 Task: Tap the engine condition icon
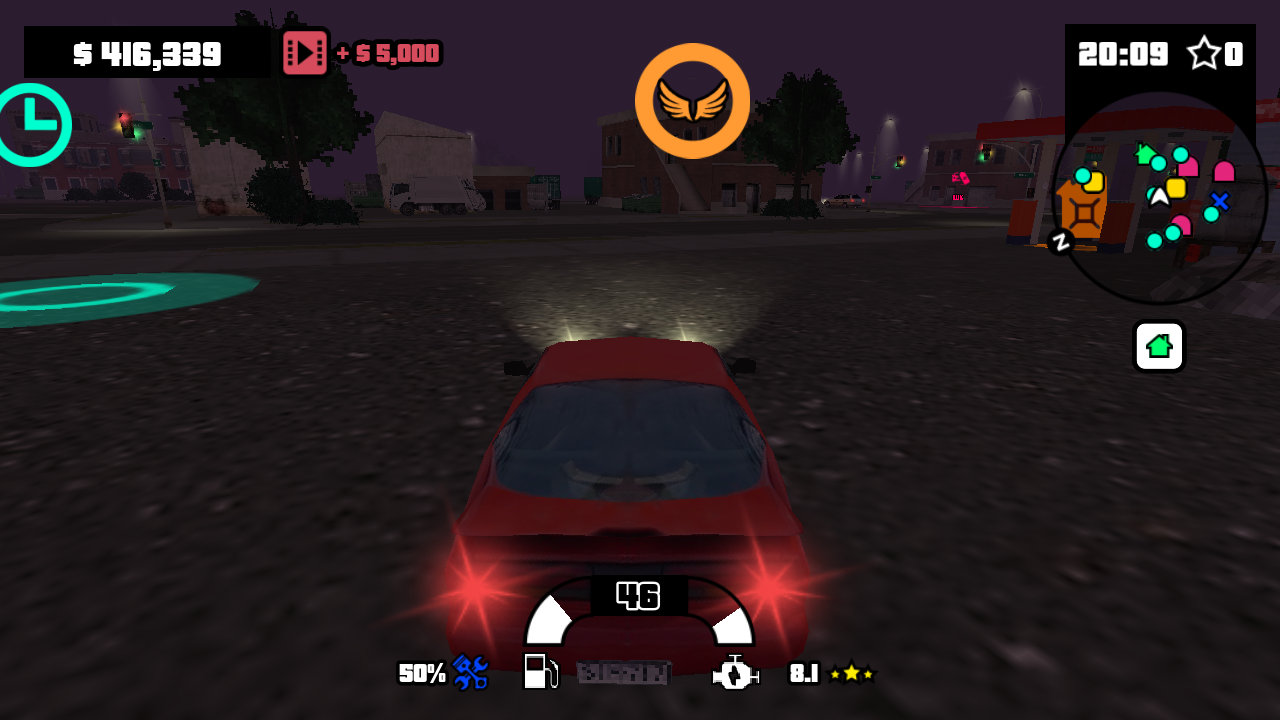736,675
